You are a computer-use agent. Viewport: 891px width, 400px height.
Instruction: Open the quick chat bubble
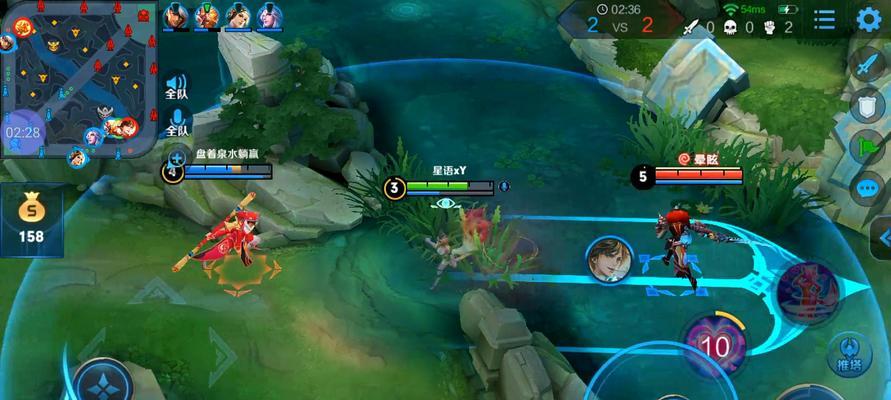(866, 188)
